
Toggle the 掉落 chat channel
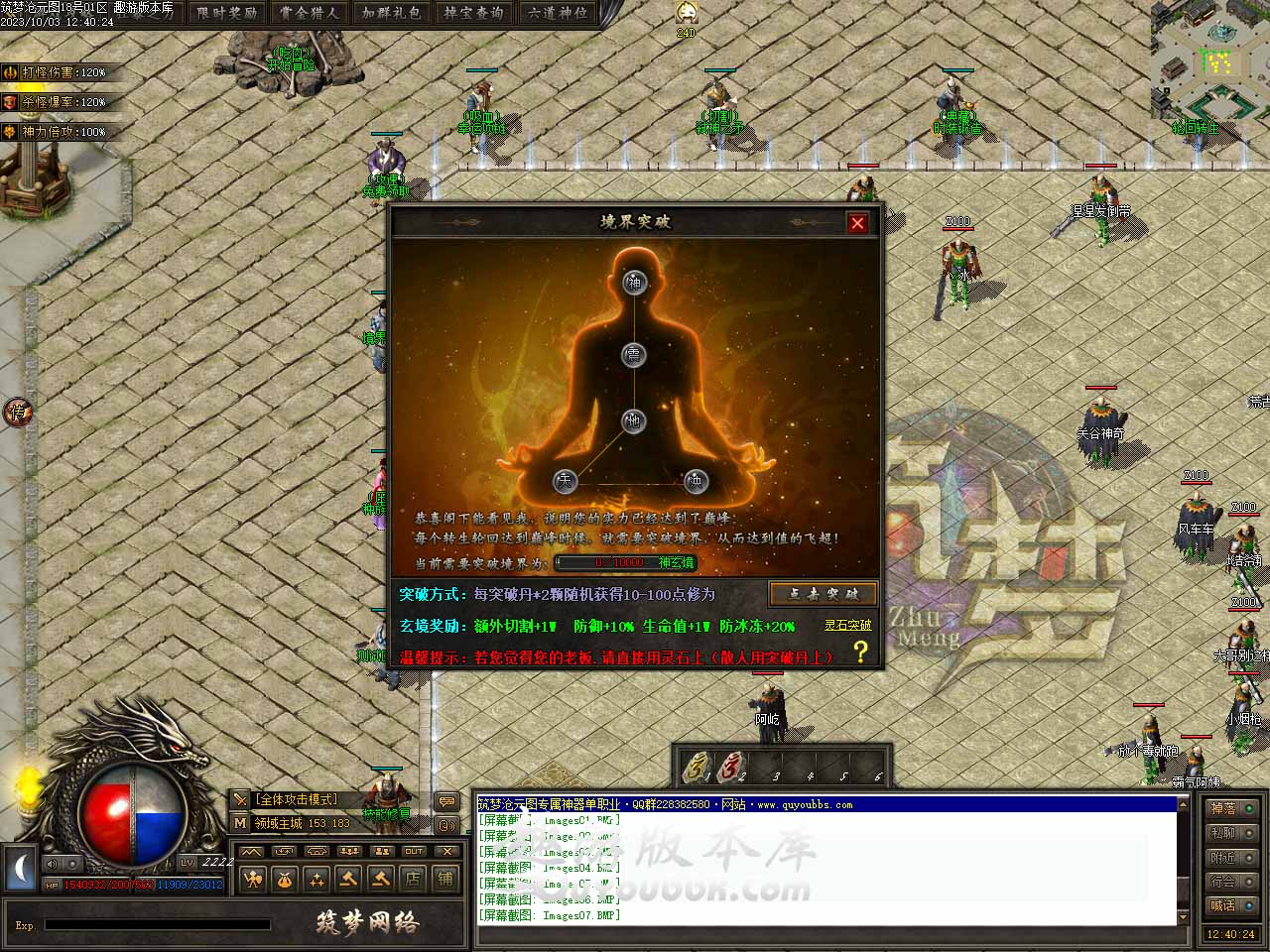(x=1231, y=809)
